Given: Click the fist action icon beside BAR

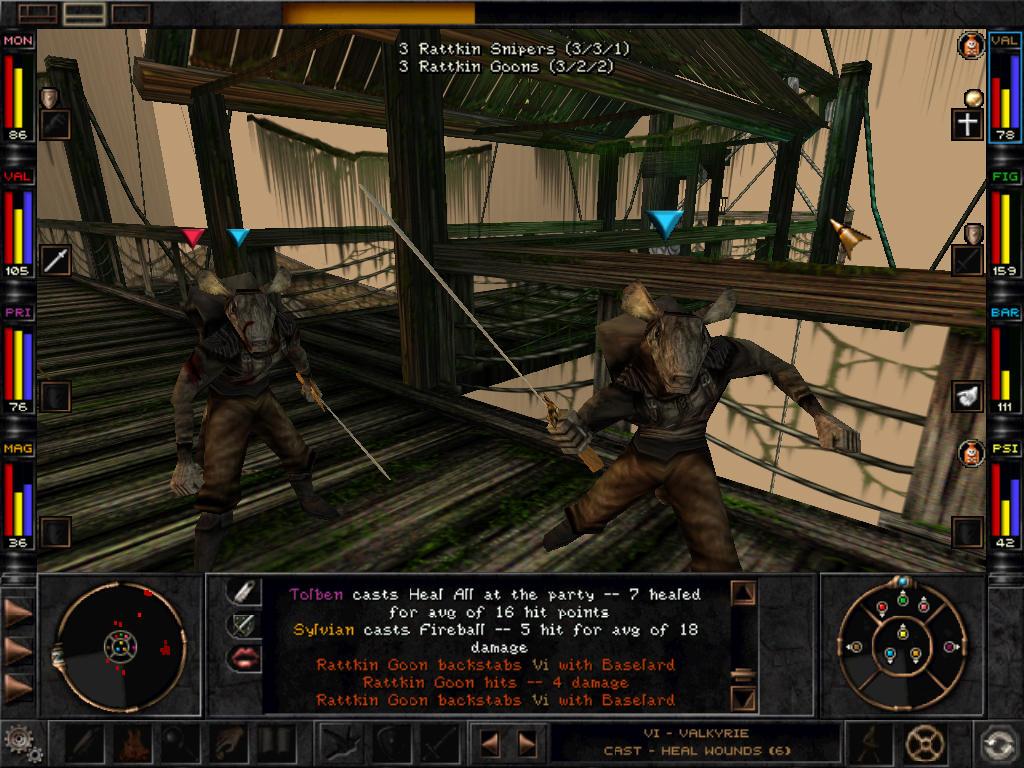Looking at the screenshot, I should click(x=967, y=396).
